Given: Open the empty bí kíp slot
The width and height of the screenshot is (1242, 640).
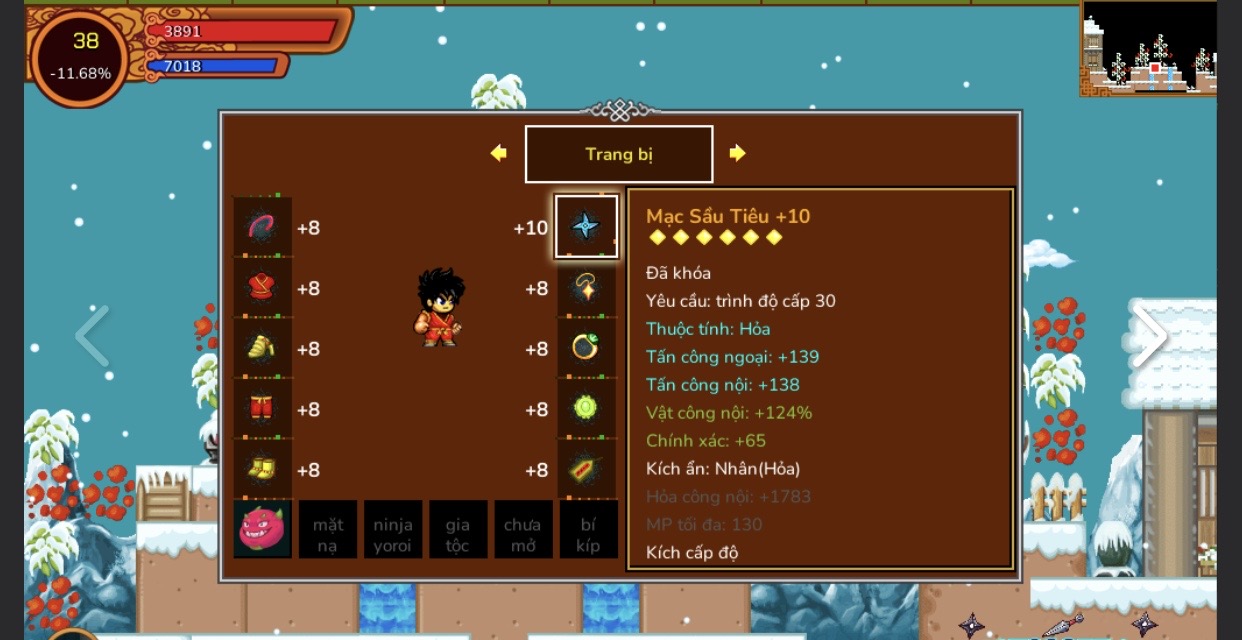Looking at the screenshot, I should 588,529.
